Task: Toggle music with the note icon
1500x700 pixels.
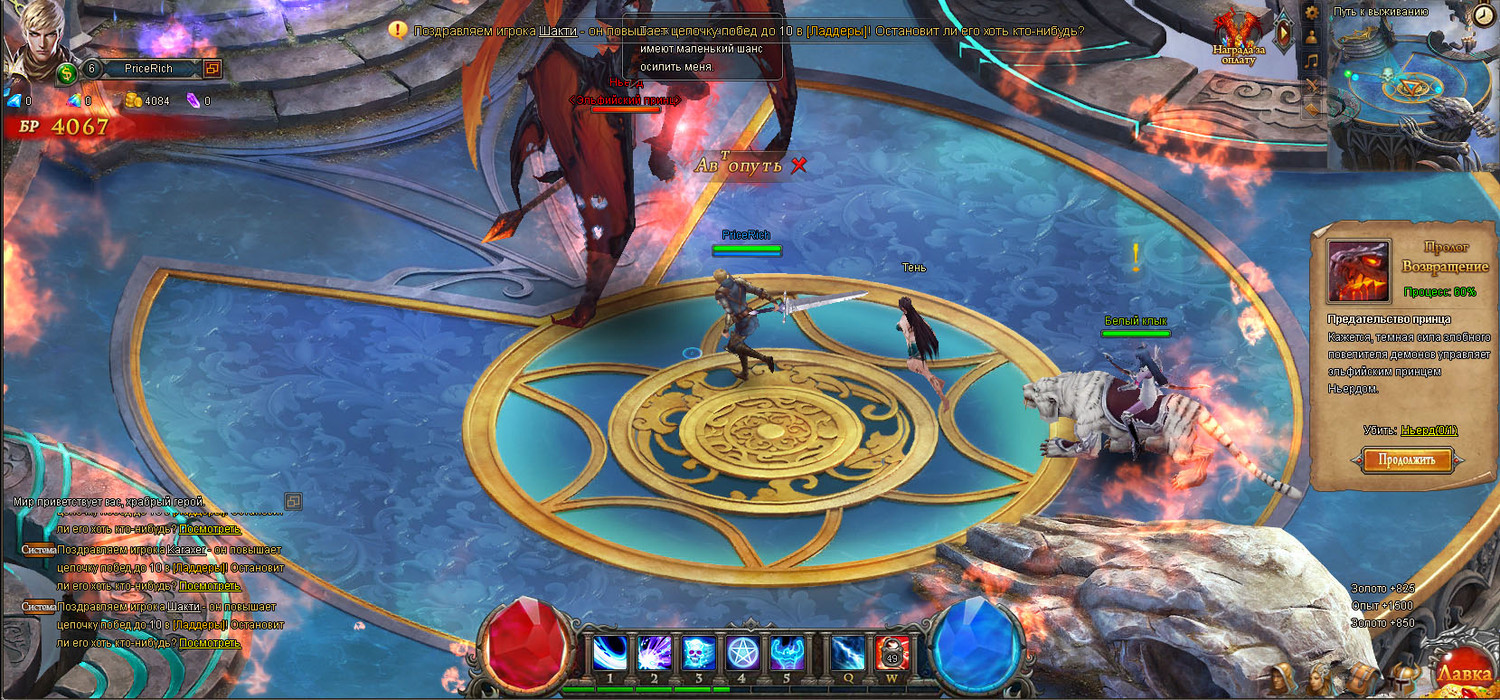Action: (1312, 60)
